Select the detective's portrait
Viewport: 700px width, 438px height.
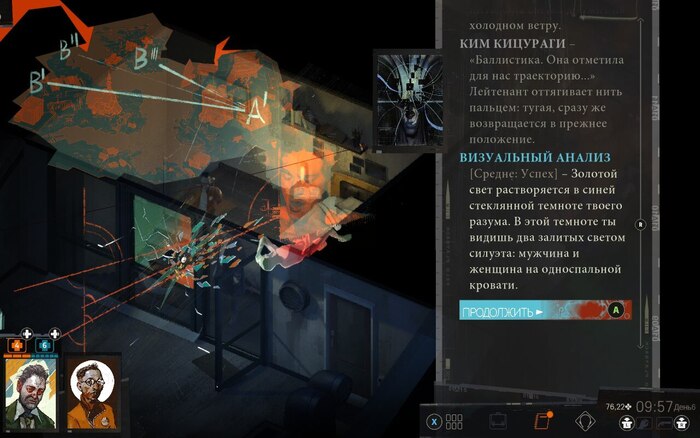(x=30, y=394)
